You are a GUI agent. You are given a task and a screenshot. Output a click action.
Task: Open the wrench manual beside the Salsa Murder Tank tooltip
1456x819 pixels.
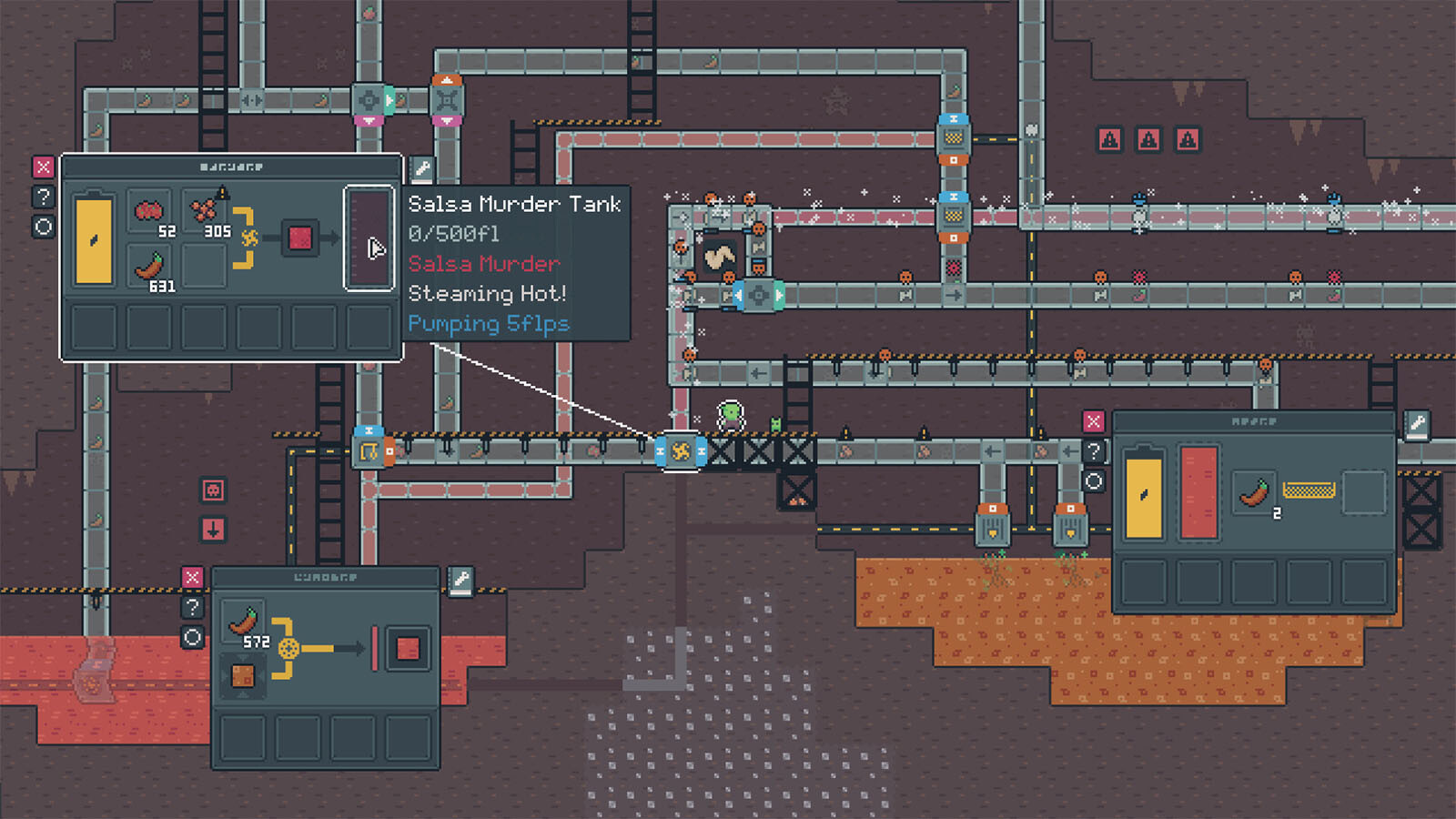tap(421, 168)
